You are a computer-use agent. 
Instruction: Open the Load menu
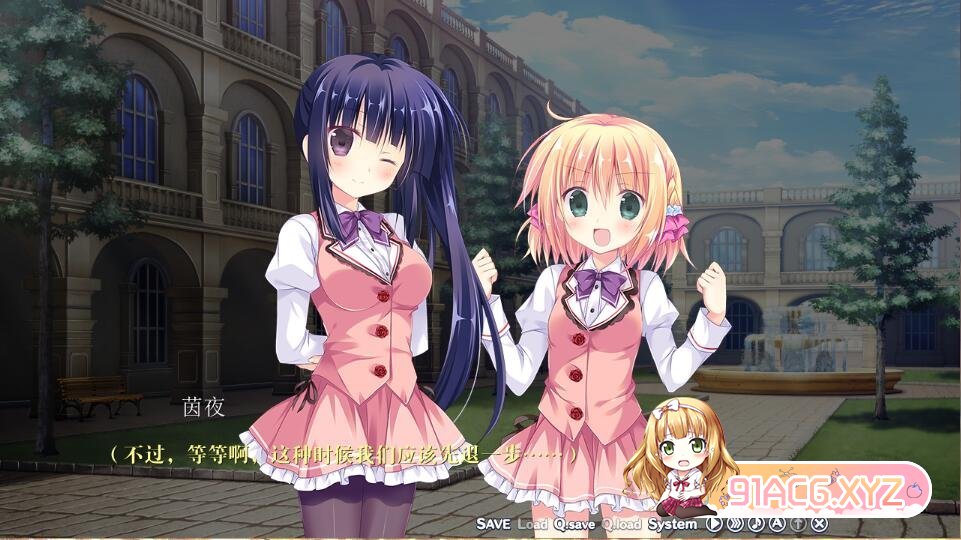click(532, 524)
